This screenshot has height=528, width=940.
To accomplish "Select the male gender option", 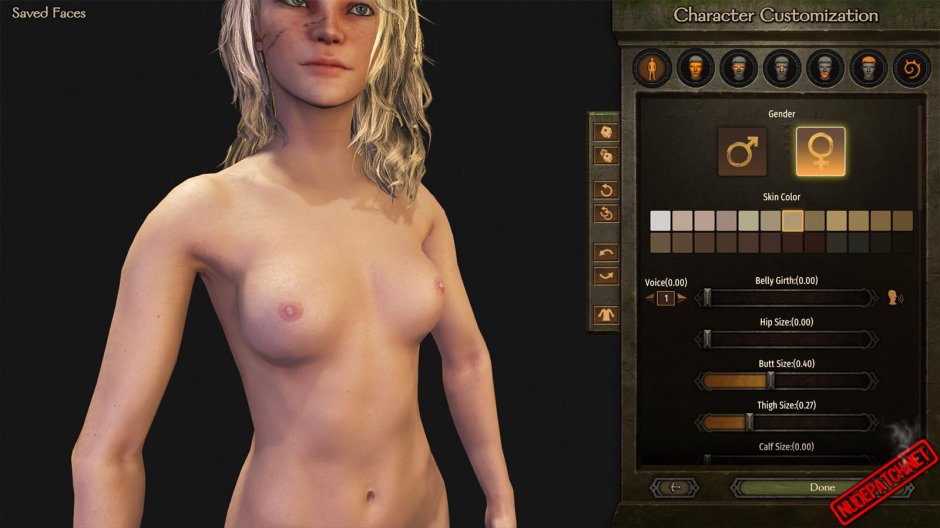I will click(x=742, y=151).
